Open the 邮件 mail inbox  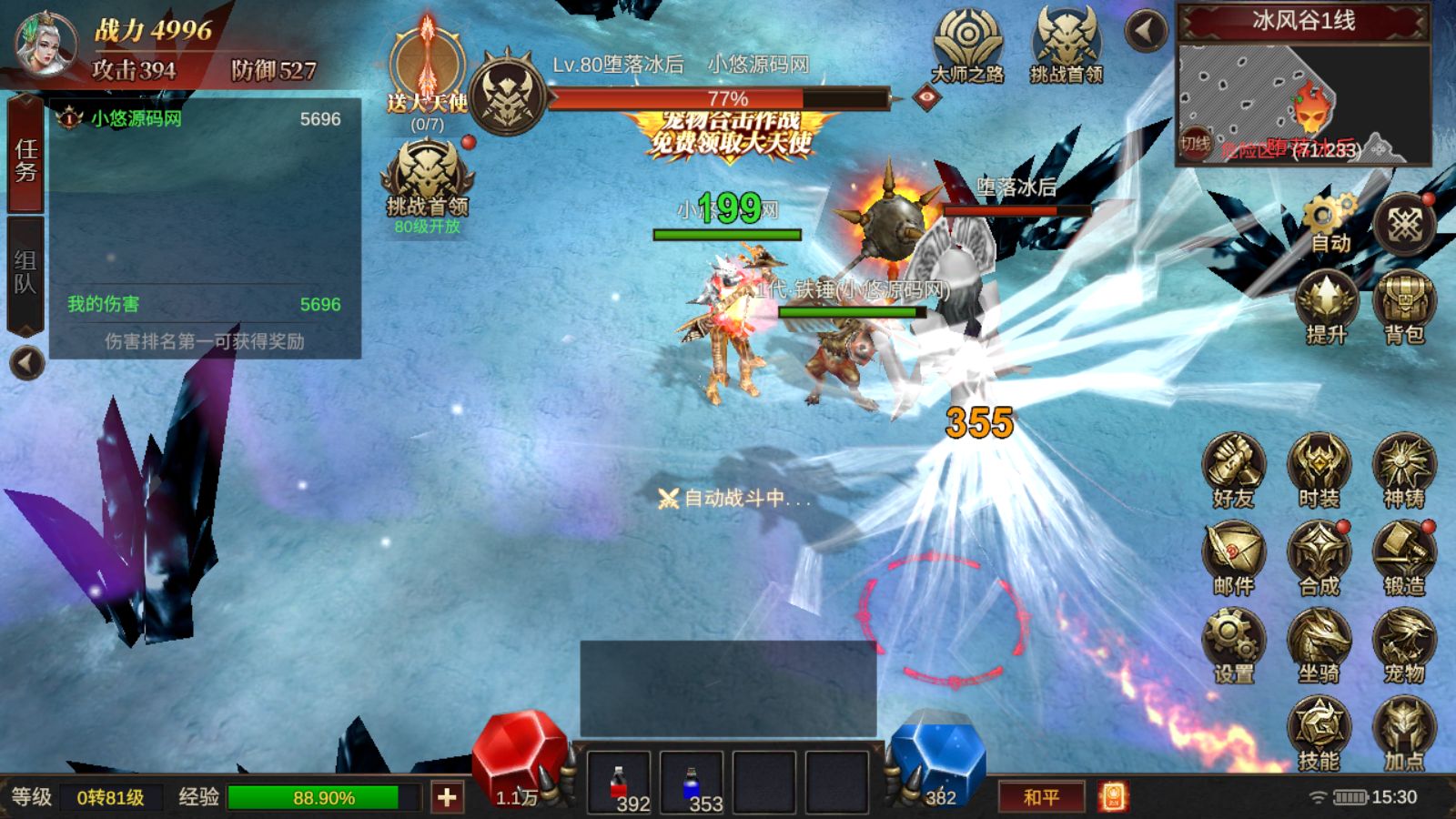coord(1233,559)
